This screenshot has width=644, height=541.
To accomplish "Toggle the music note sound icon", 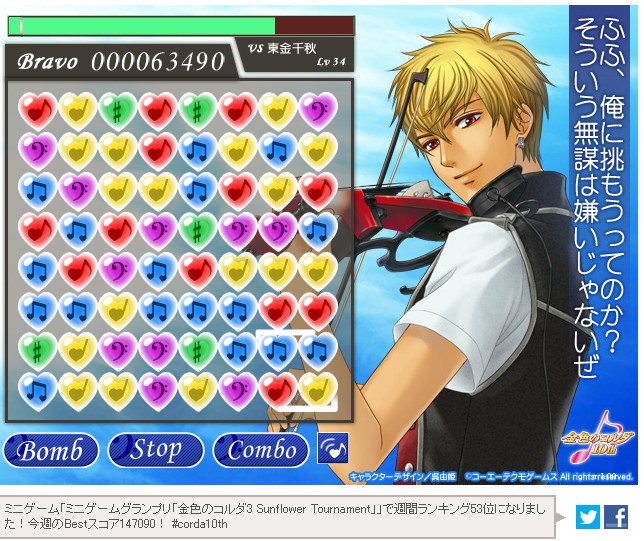I will (x=333, y=448).
